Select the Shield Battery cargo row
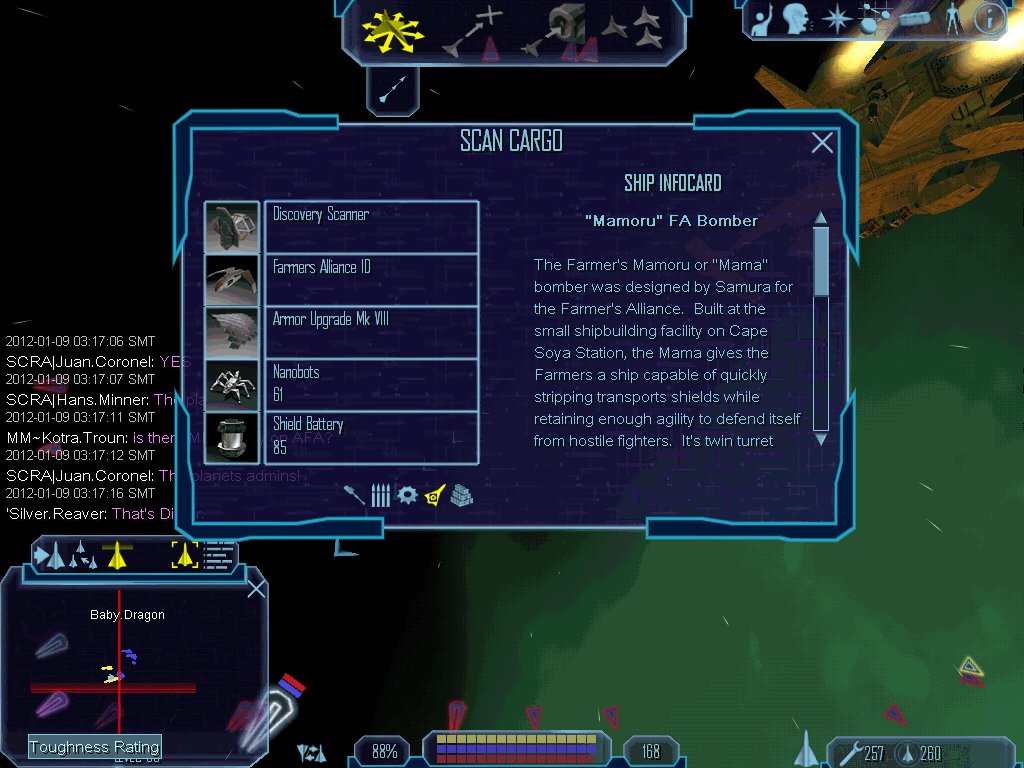This screenshot has height=768, width=1024. pyautogui.click(x=371, y=437)
